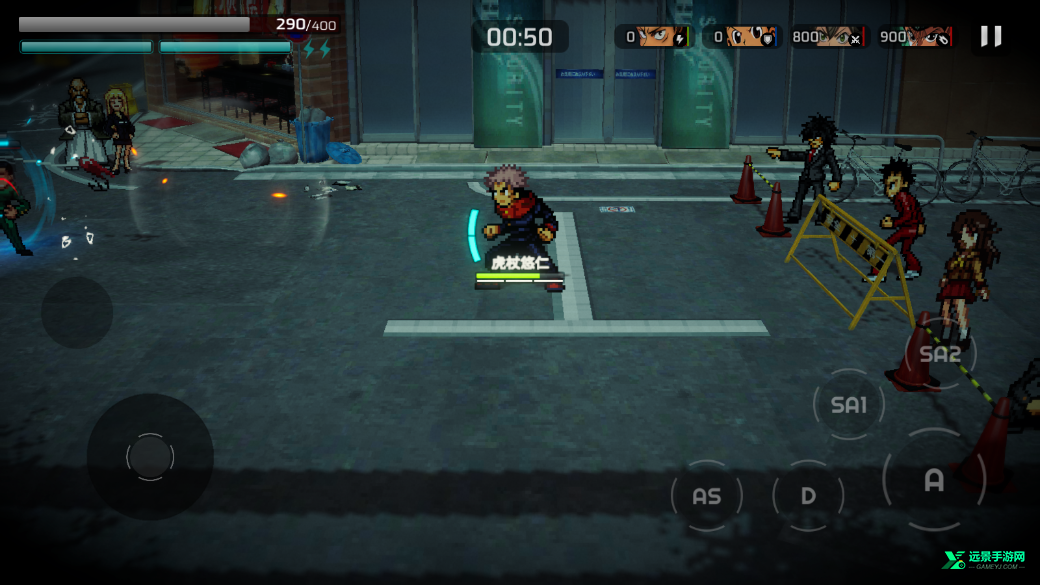The height and width of the screenshot is (585, 1040).
Task: Trigger the SA2 special attack
Action: (940, 354)
